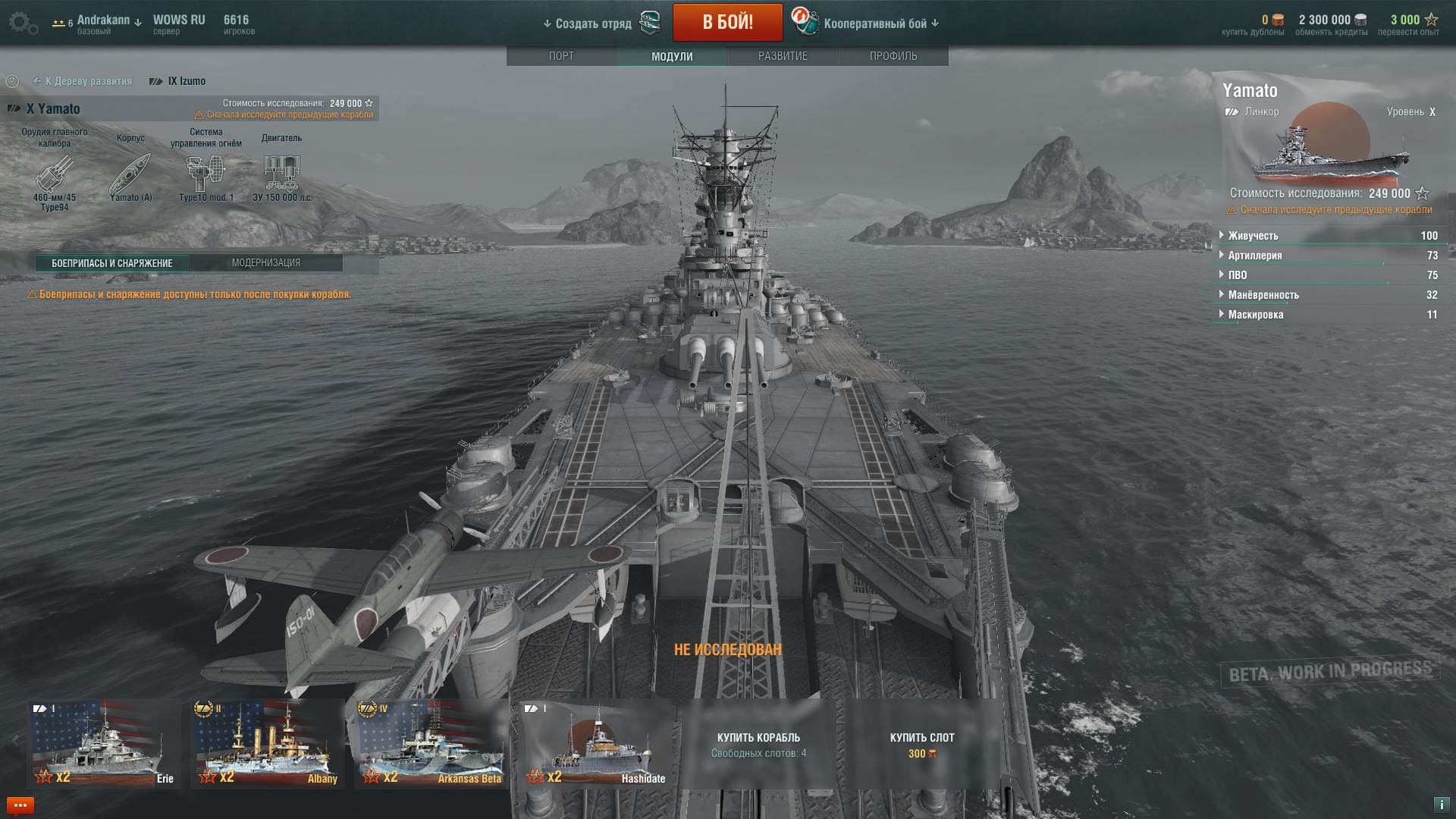Select the Type10 mod. 1 fire control module
The height and width of the screenshot is (819, 1456).
[206, 174]
